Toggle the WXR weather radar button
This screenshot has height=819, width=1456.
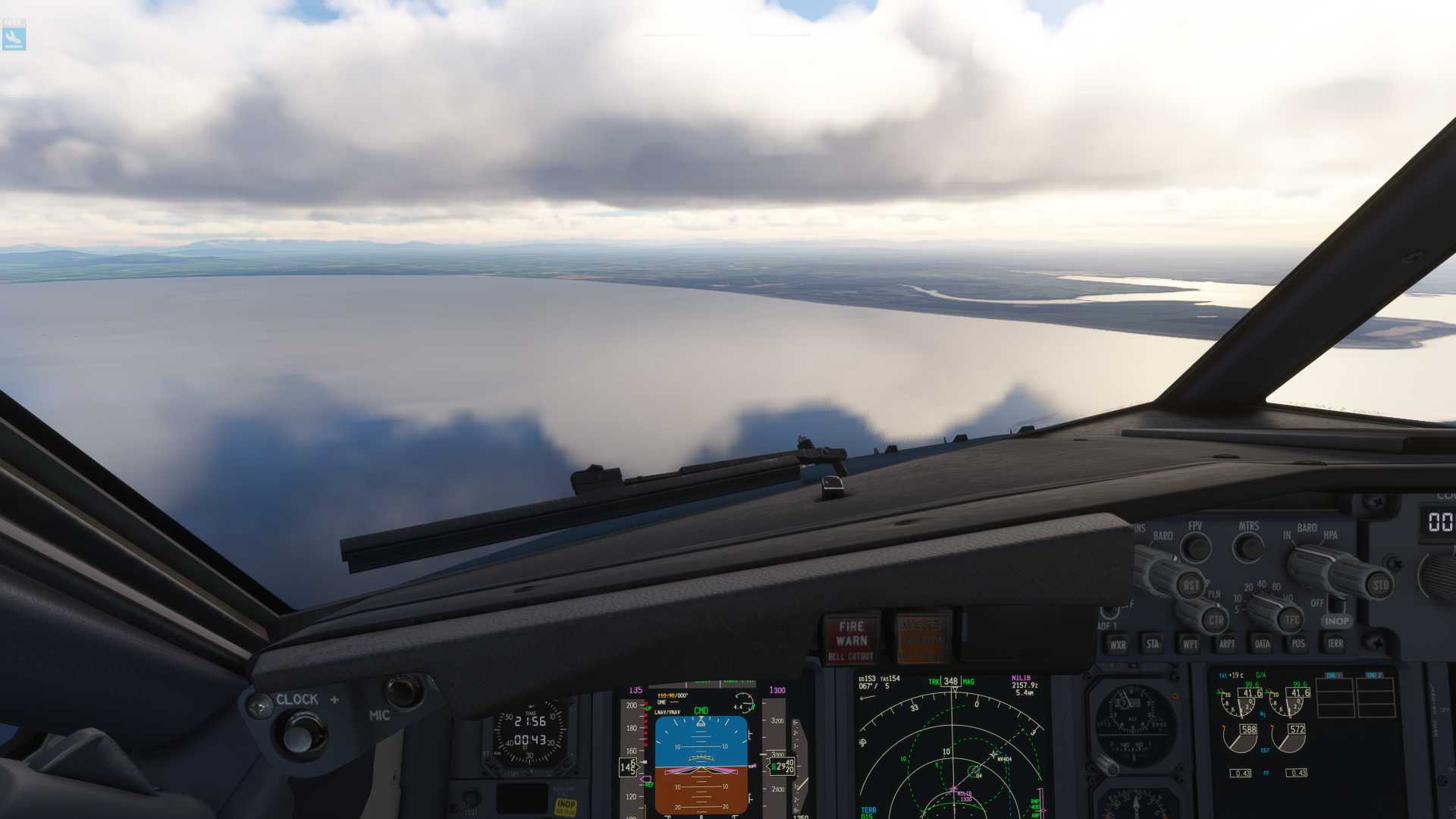(x=1118, y=645)
